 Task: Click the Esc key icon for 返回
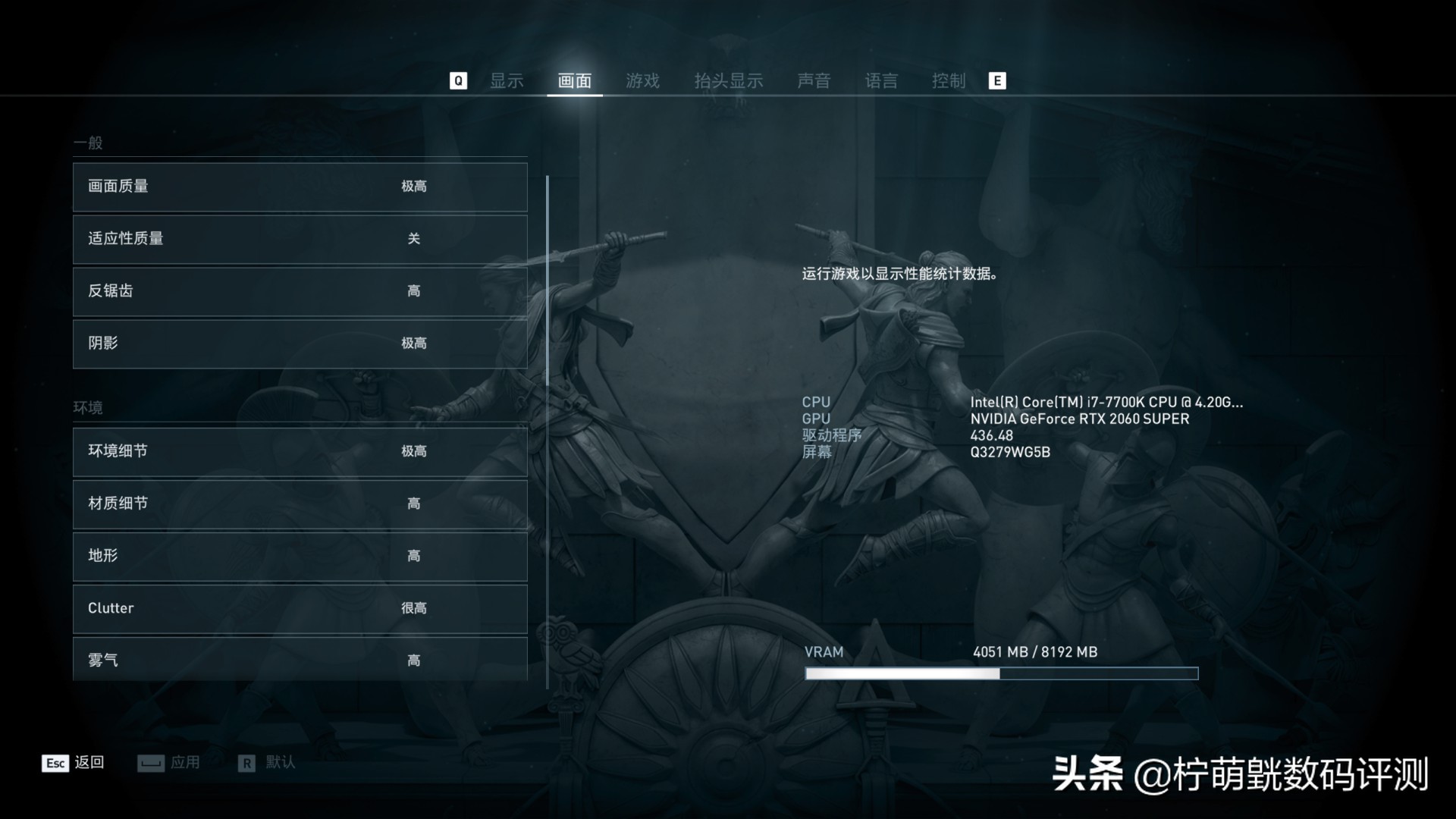pyautogui.click(x=54, y=764)
